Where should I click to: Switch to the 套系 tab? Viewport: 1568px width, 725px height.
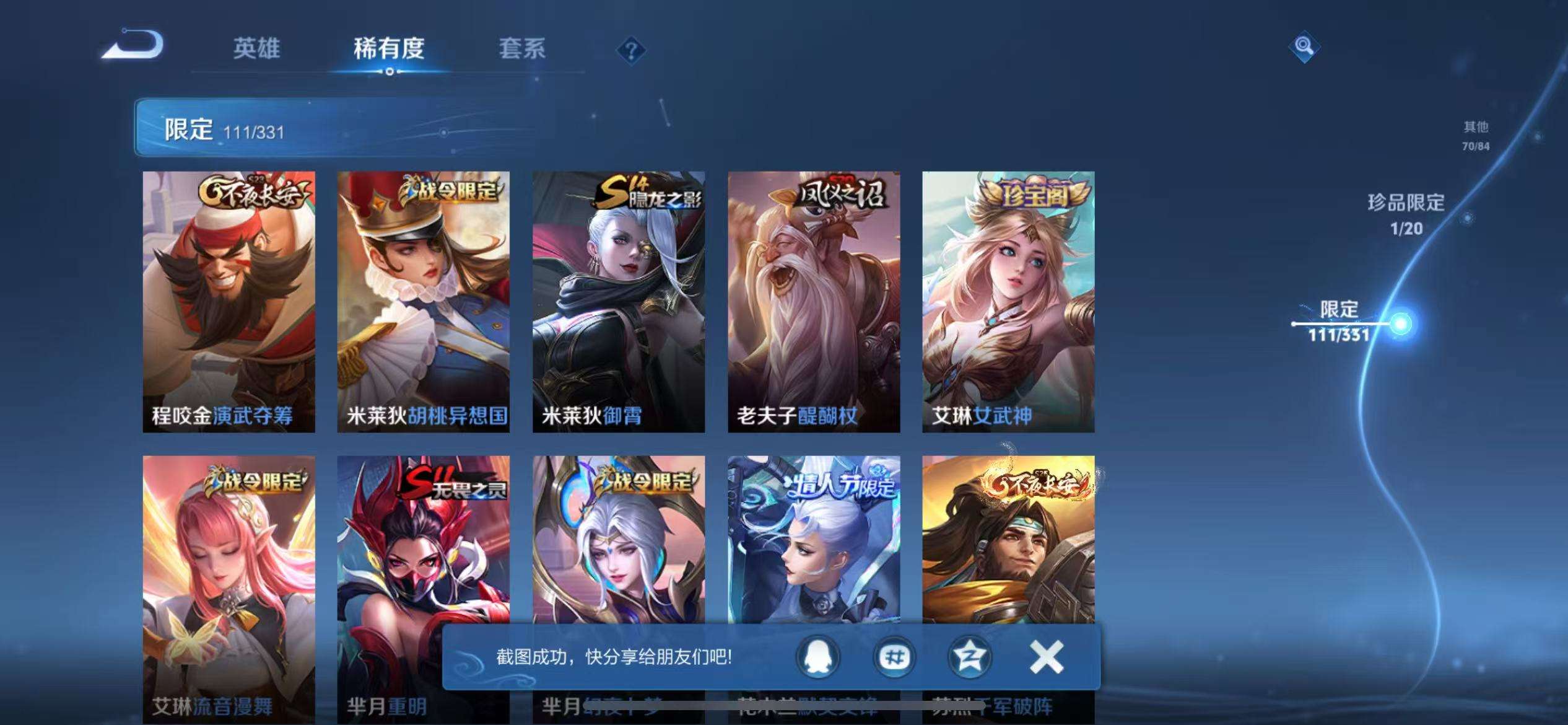point(522,48)
